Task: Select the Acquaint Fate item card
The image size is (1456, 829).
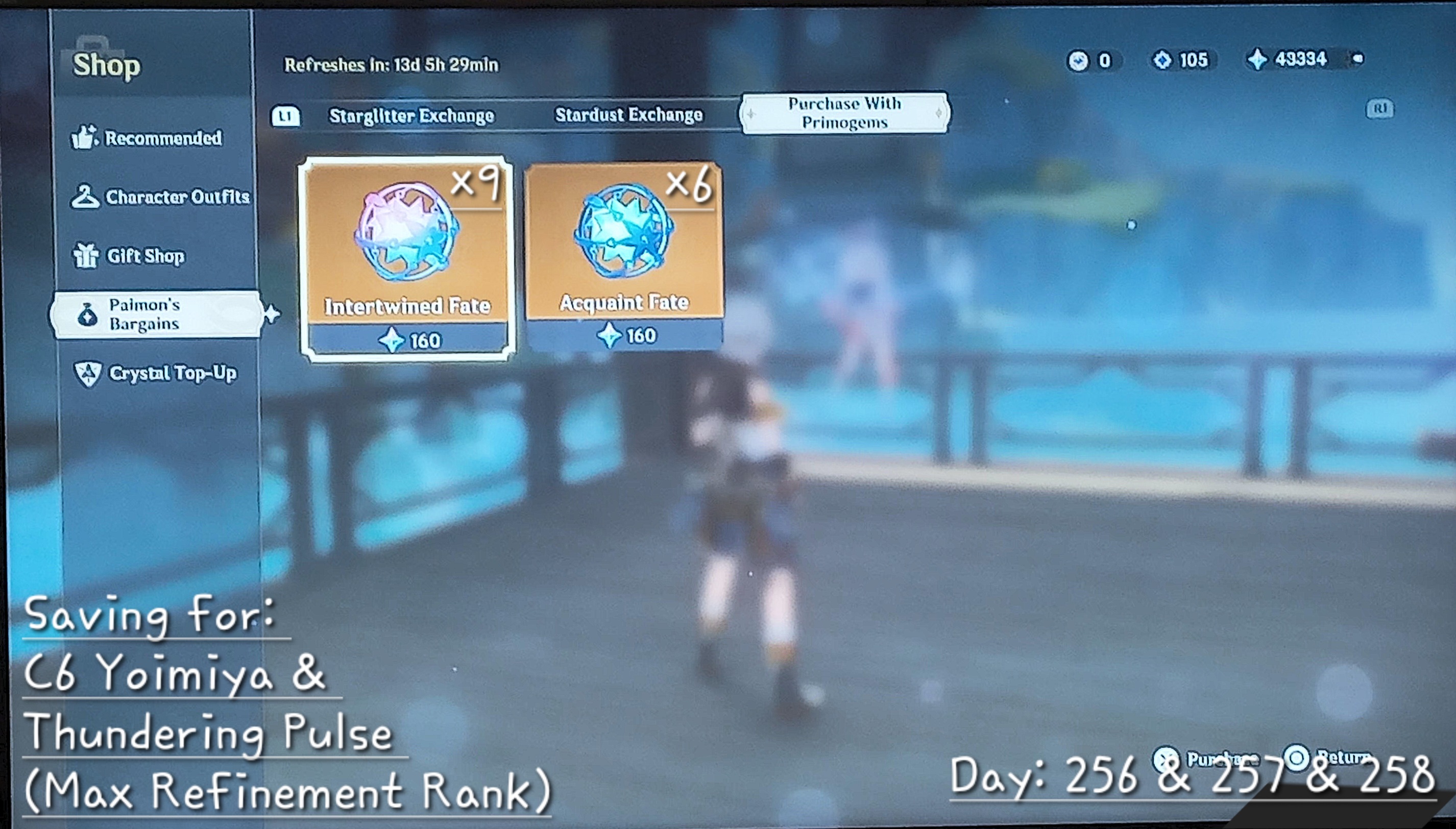Action: tap(624, 259)
